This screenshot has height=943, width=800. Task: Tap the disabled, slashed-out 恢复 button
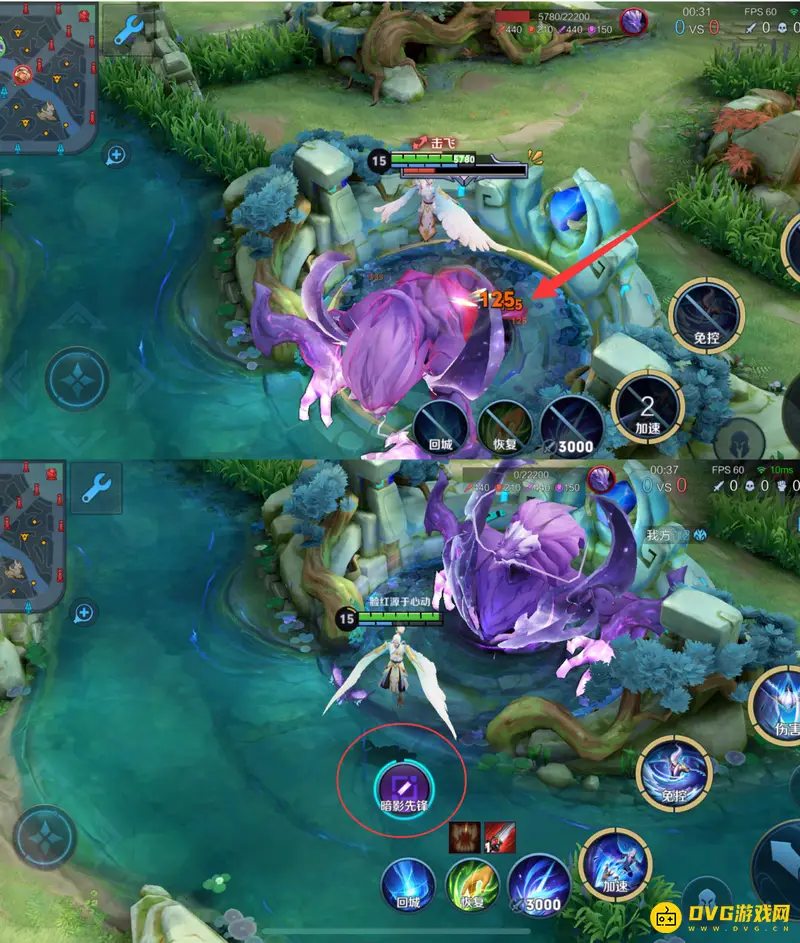505,425
